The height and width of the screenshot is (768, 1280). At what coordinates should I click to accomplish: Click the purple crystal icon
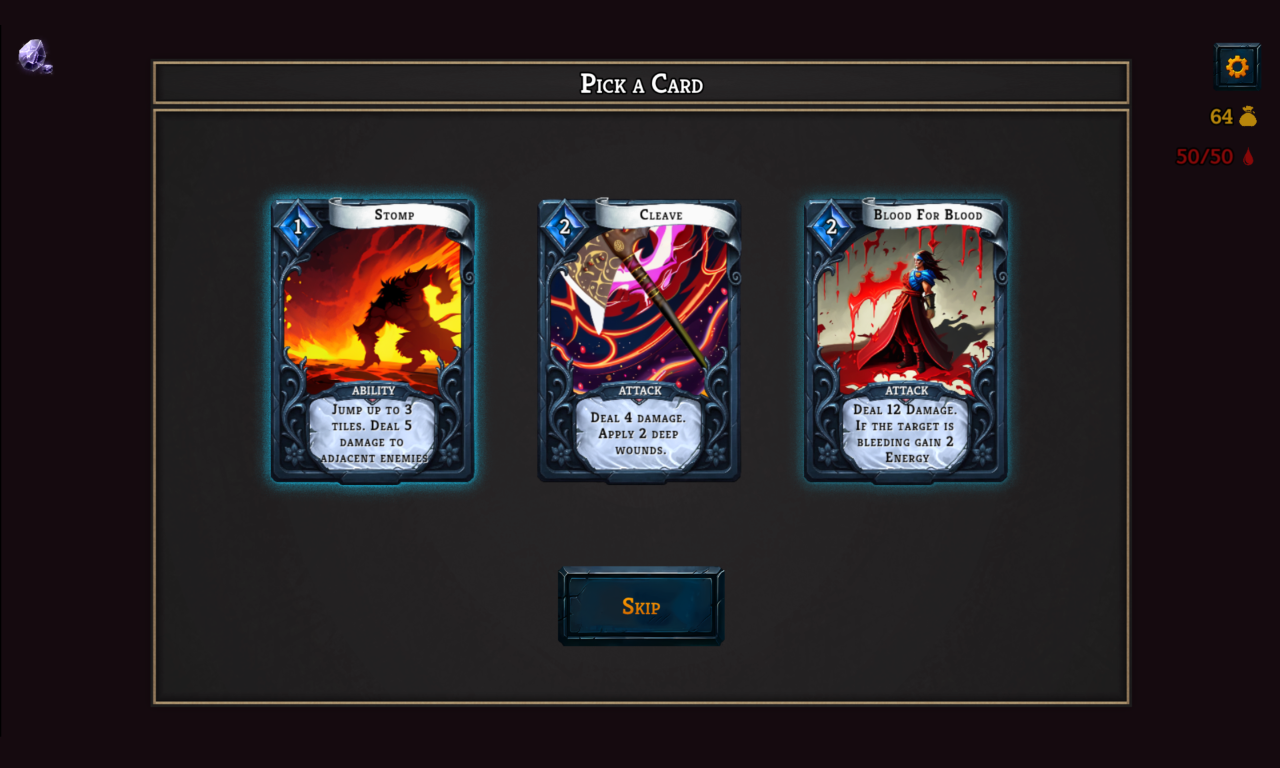click(x=35, y=56)
